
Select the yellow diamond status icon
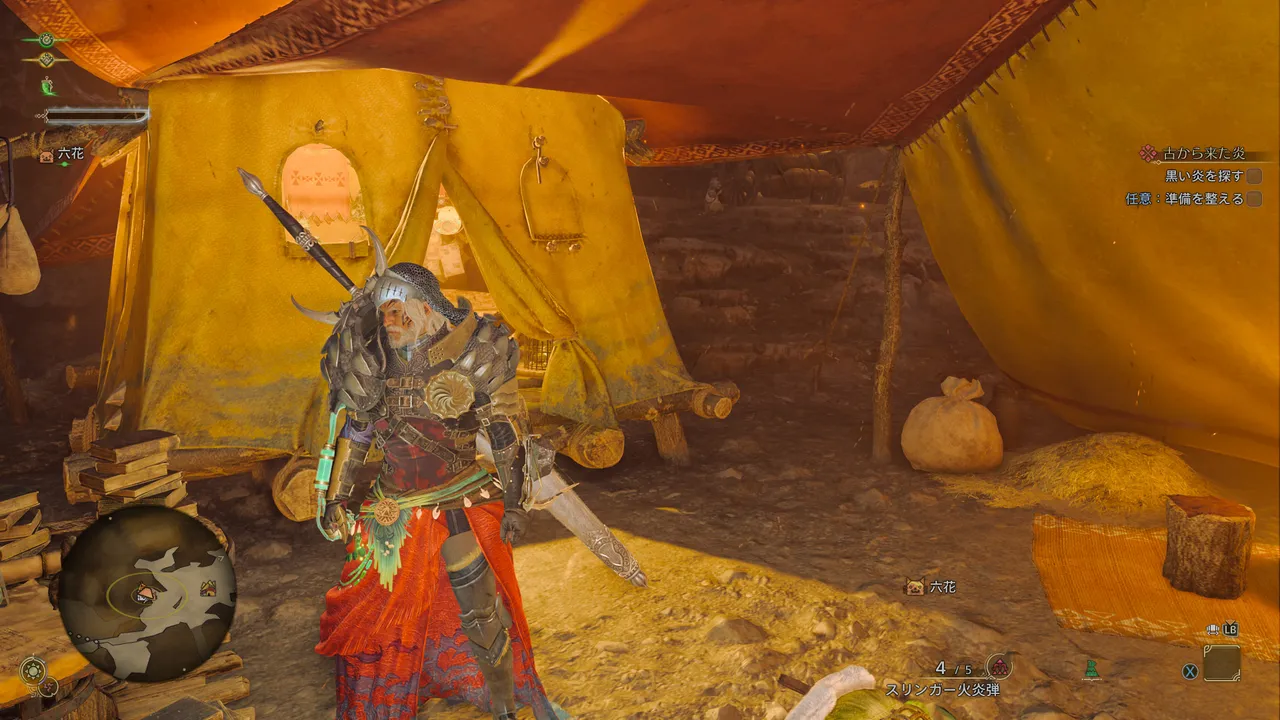46,61
